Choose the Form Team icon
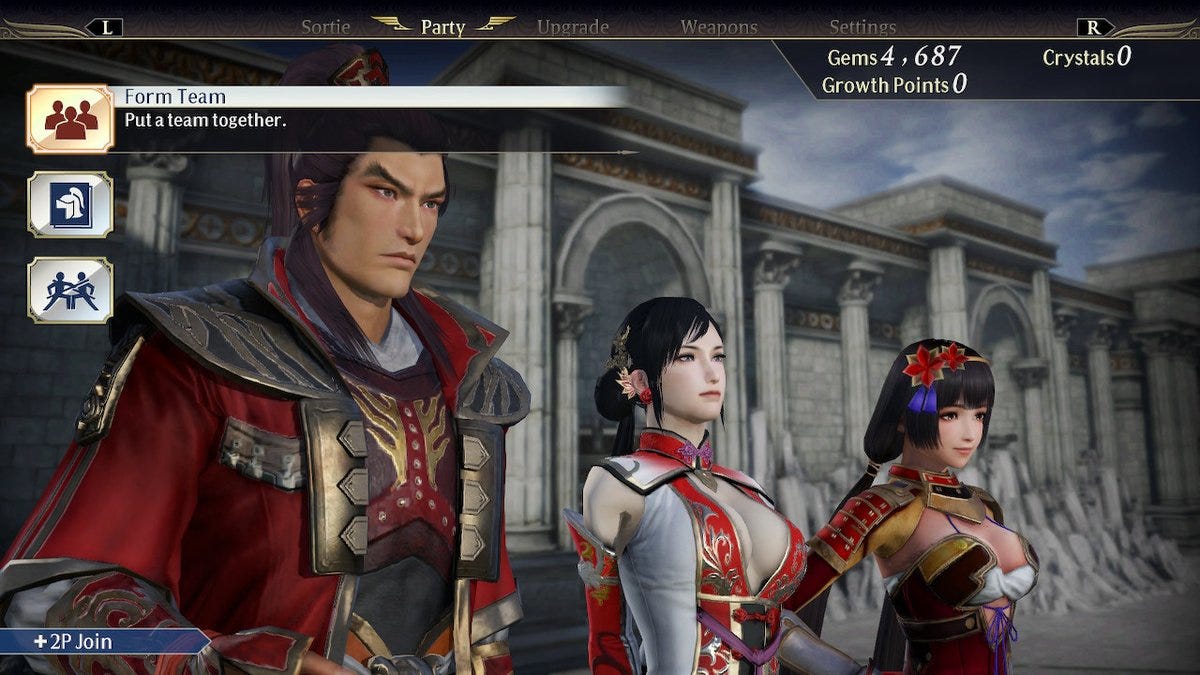Viewport: 1200px width, 675px height. coord(69,118)
